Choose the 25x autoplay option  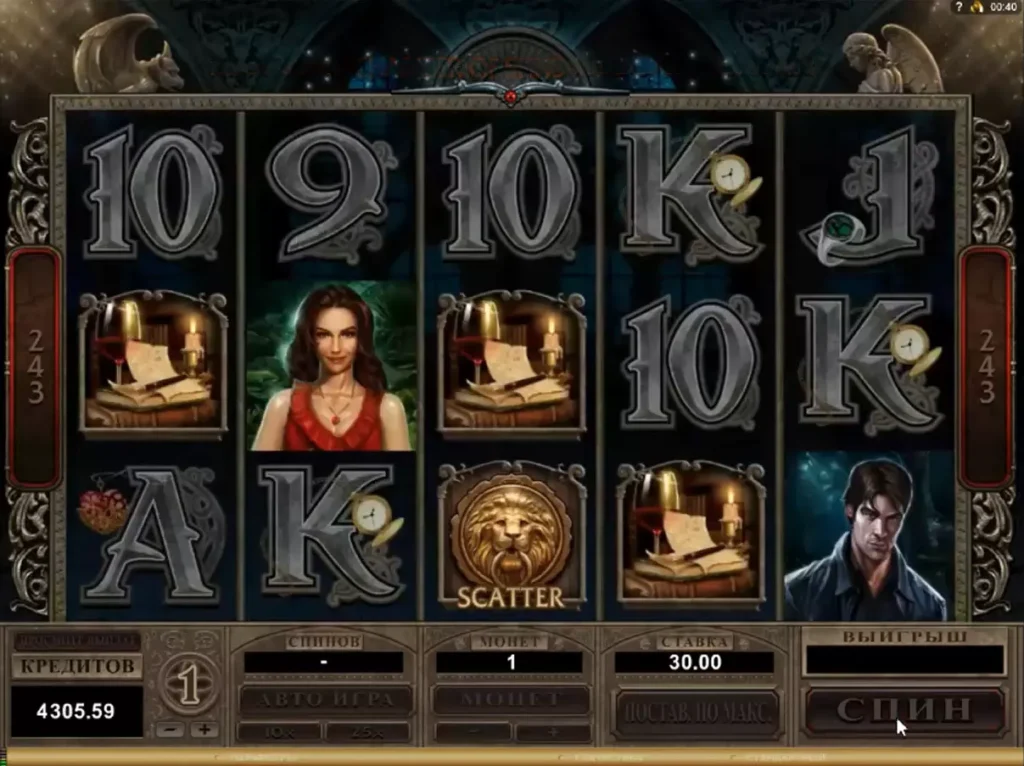pyautogui.click(x=367, y=732)
